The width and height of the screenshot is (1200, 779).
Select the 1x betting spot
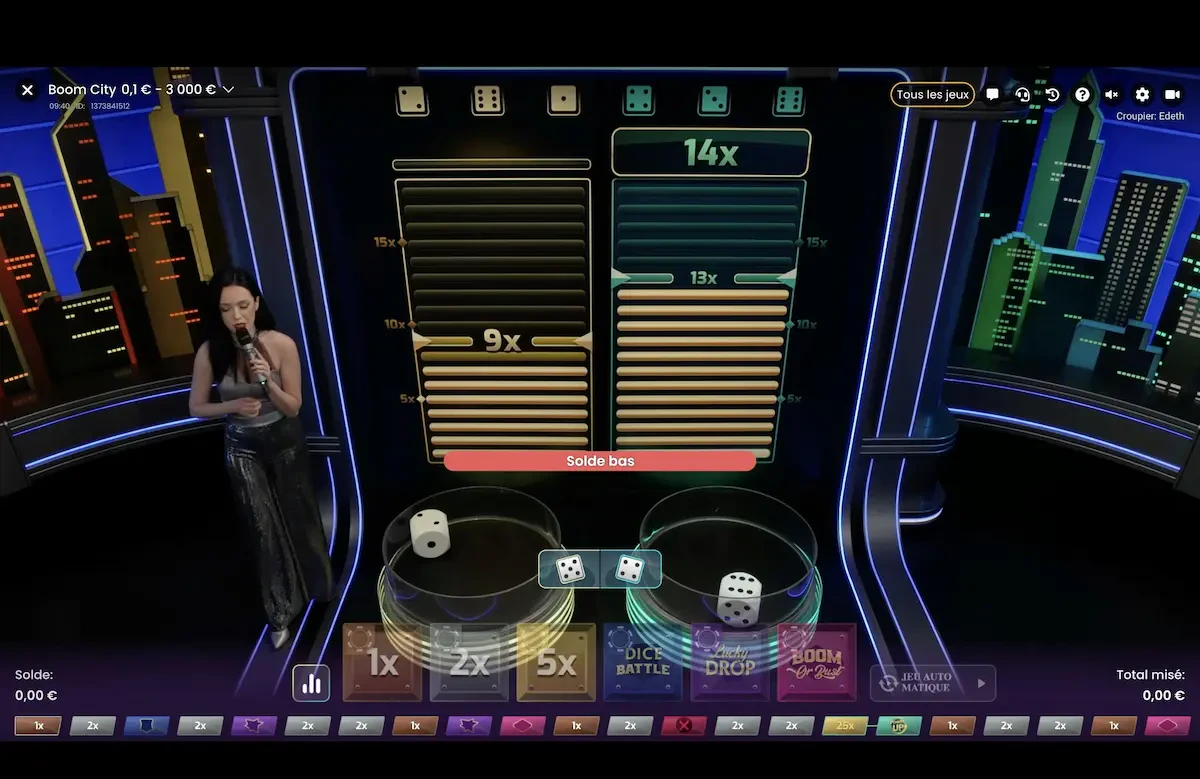click(x=382, y=662)
